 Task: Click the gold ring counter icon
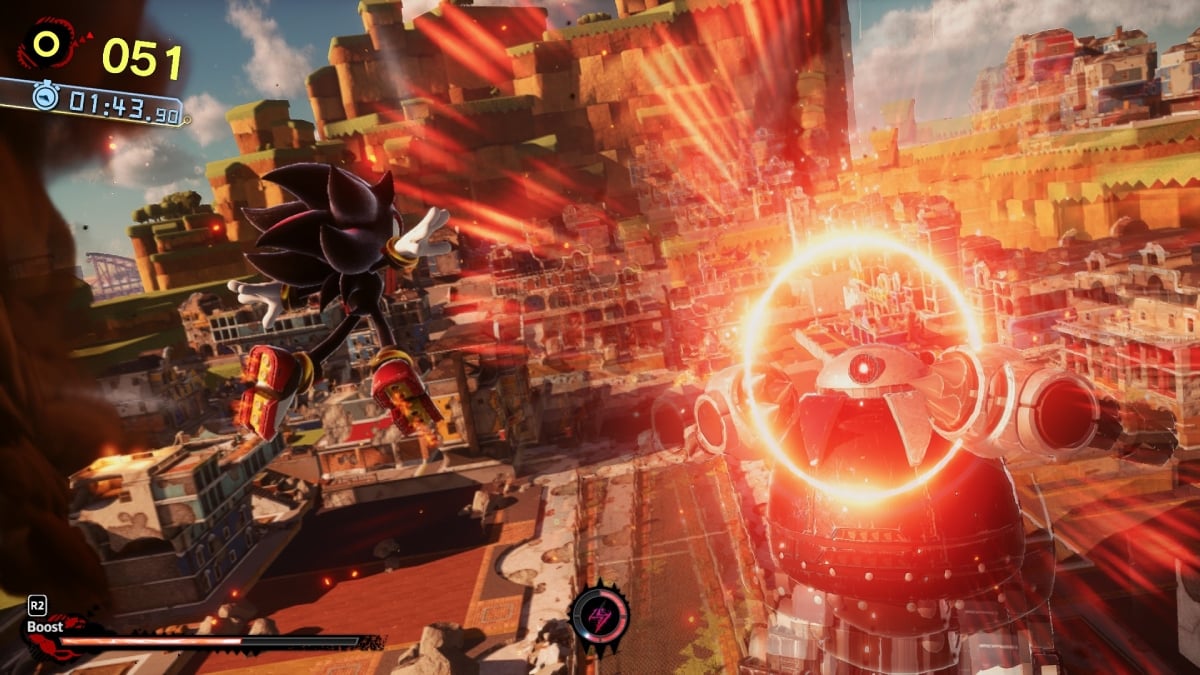tap(47, 44)
